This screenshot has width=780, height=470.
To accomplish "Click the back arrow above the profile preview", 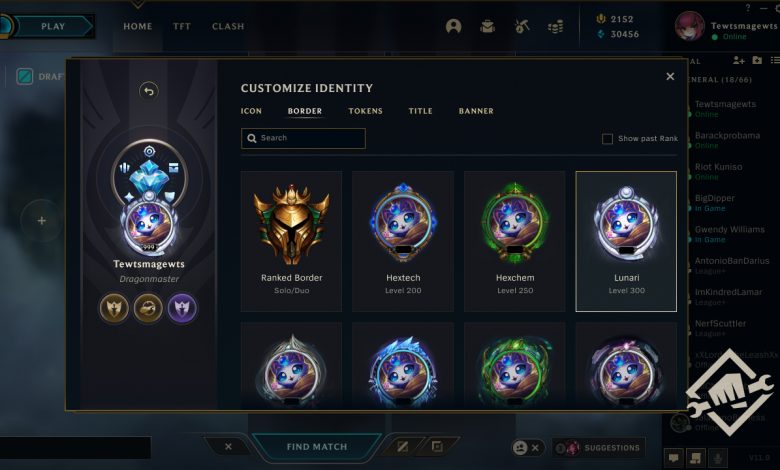I will [x=149, y=91].
